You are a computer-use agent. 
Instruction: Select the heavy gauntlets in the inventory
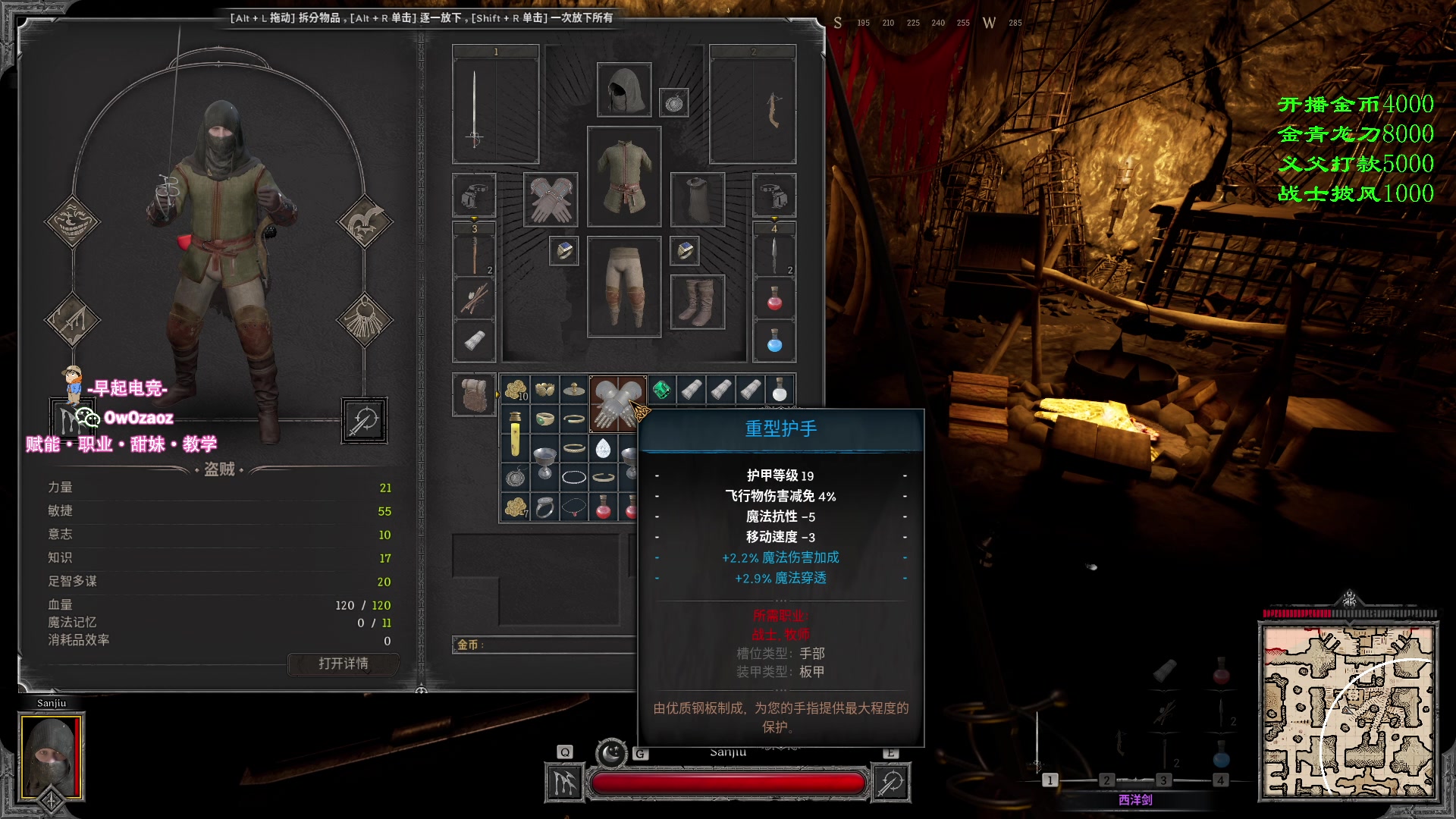point(617,403)
